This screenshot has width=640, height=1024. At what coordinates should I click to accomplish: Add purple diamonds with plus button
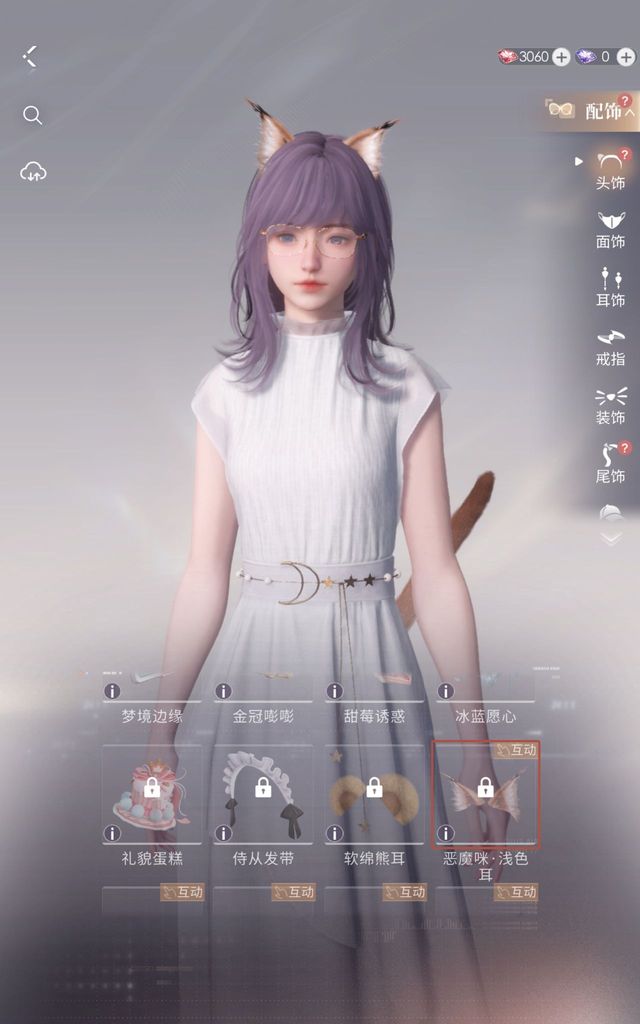625,57
